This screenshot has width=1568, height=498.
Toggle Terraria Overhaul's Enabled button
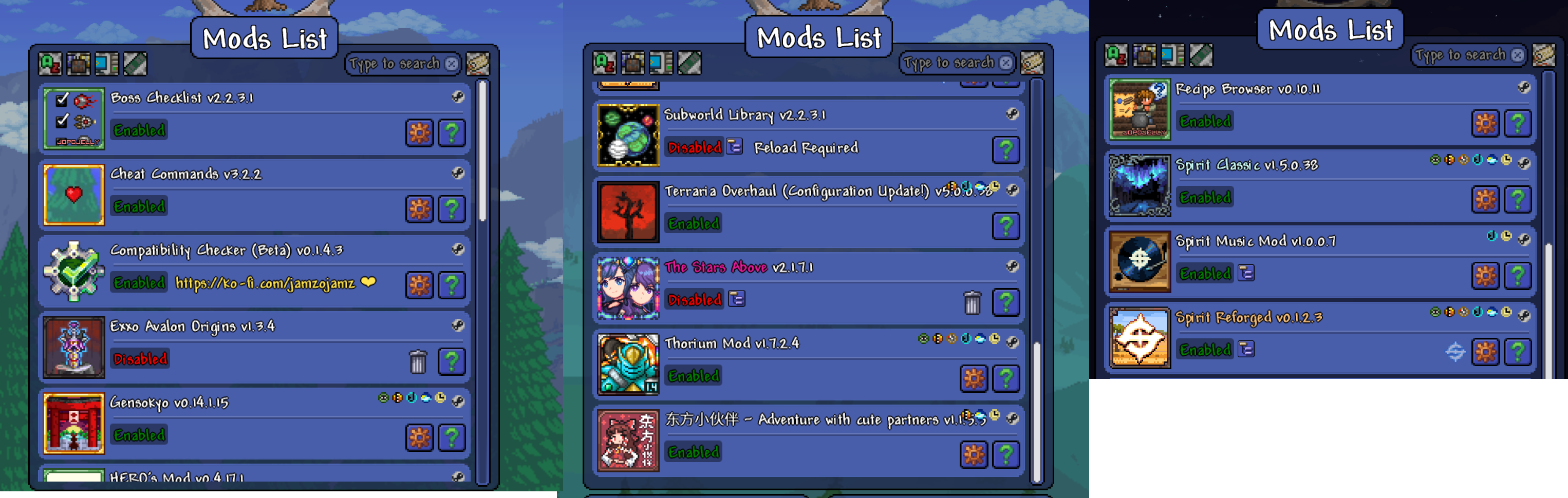tap(693, 224)
